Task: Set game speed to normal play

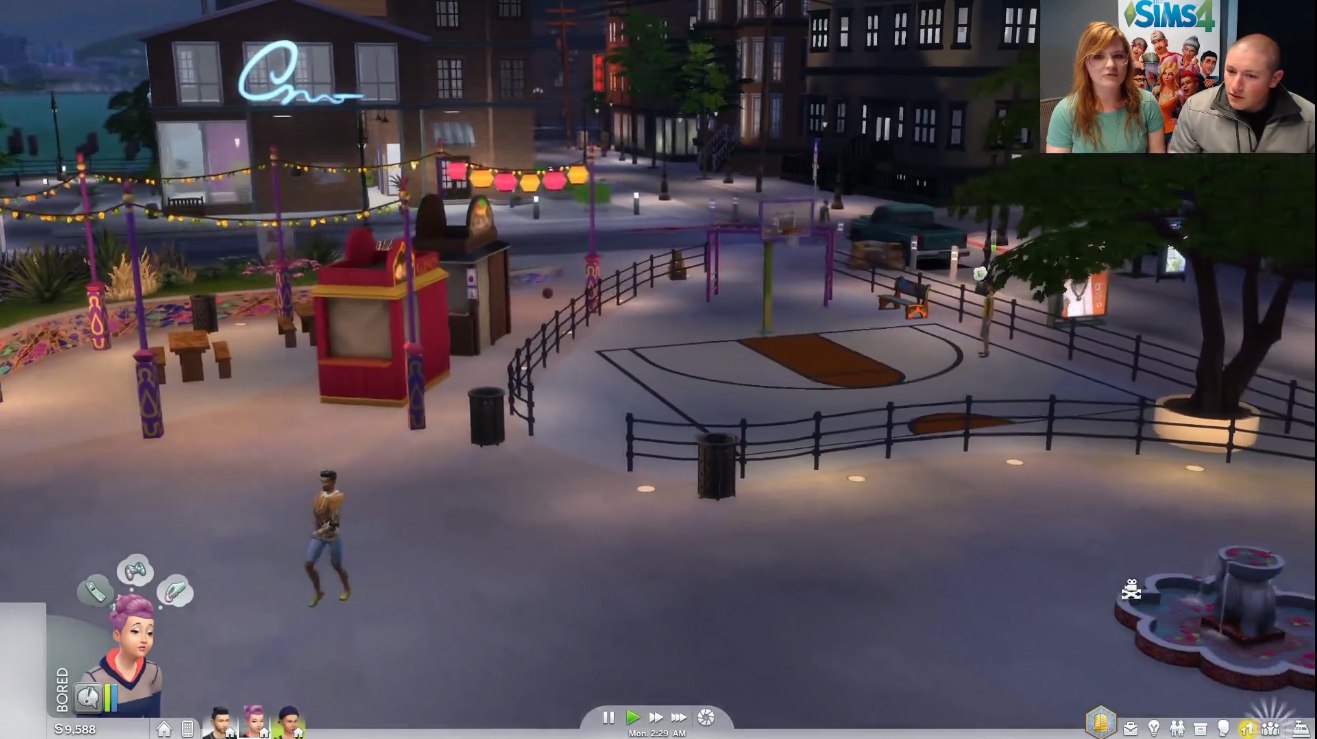Action: coord(632,717)
